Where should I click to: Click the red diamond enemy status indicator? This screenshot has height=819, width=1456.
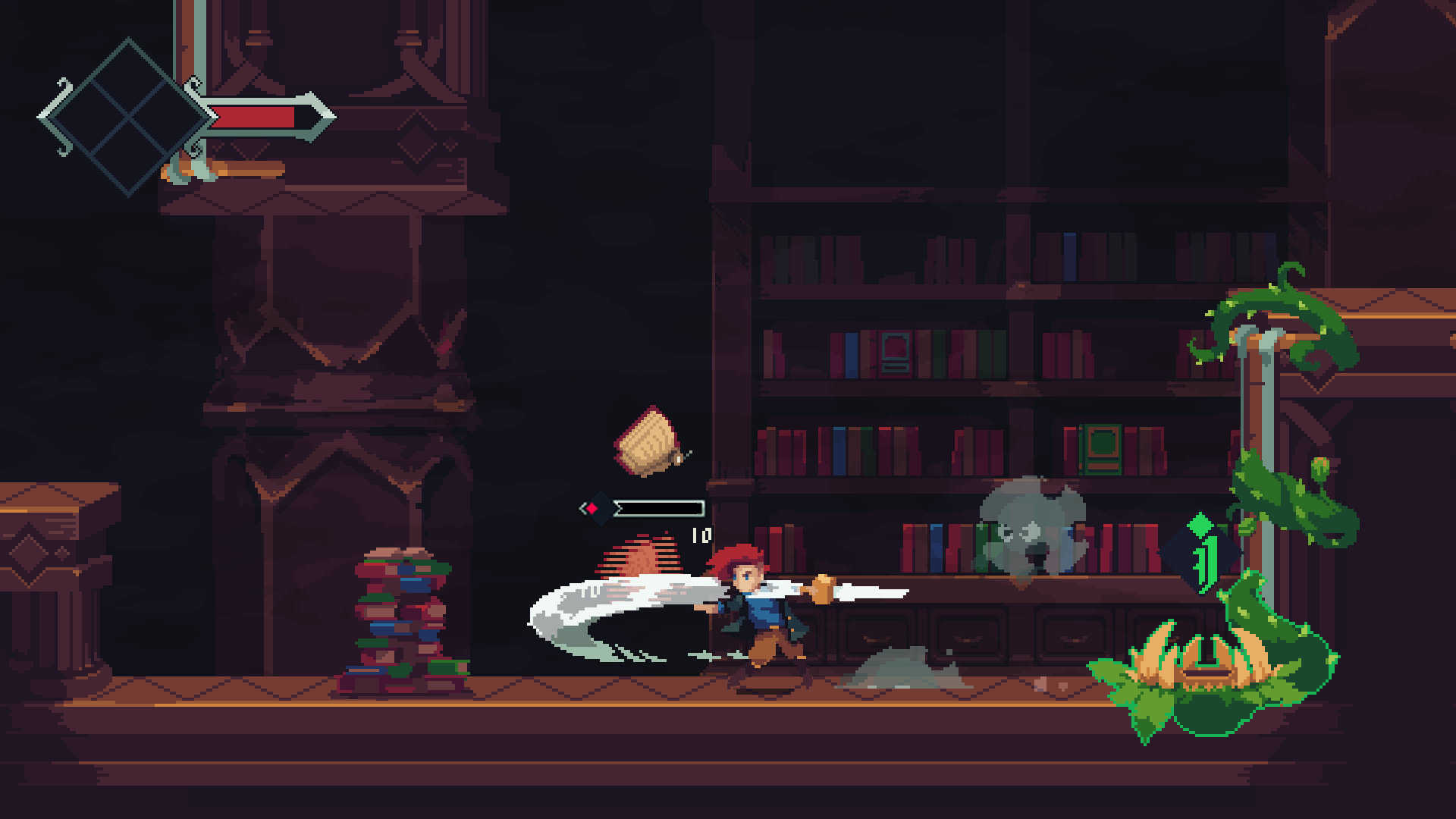[x=593, y=509]
